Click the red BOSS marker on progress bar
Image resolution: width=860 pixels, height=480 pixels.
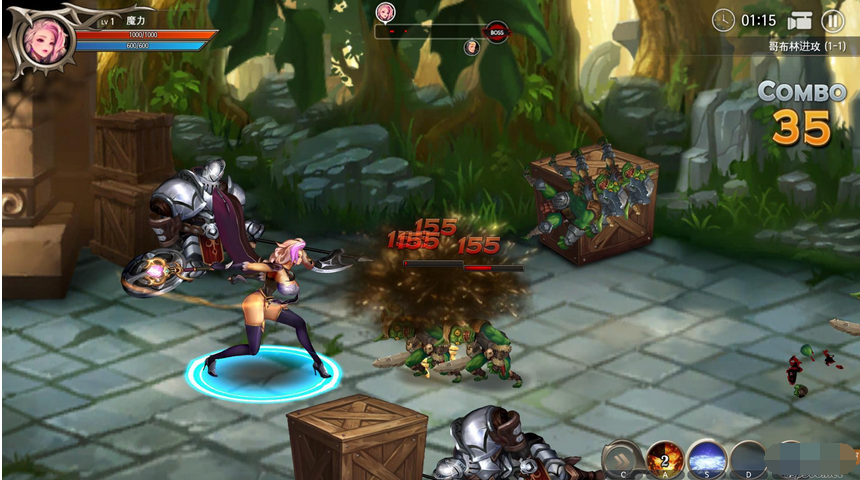(x=497, y=32)
